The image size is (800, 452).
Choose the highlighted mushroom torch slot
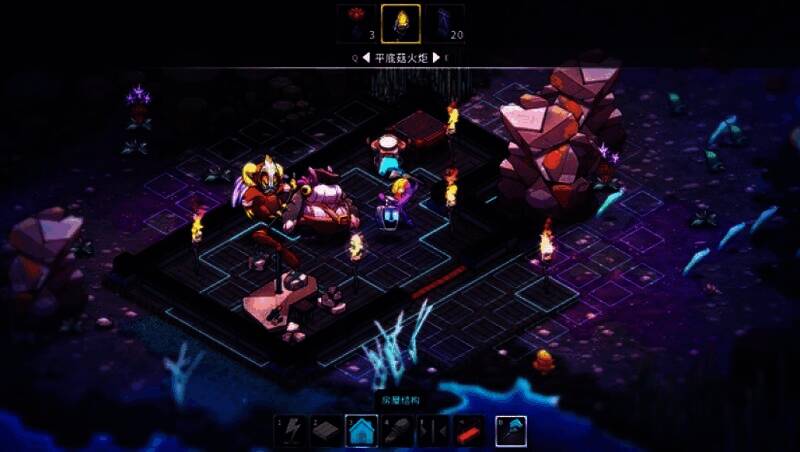(x=400, y=22)
